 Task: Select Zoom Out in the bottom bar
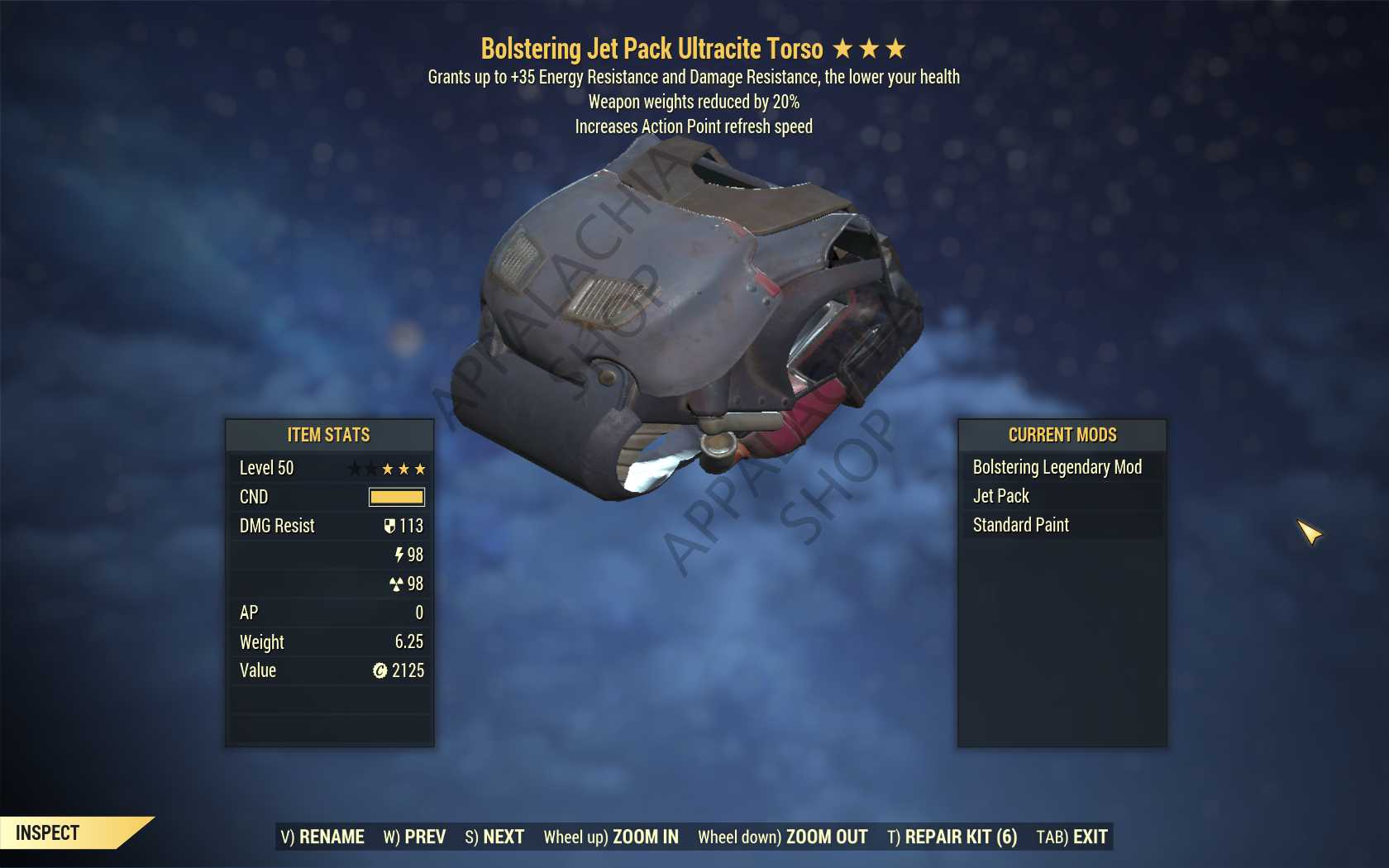pyautogui.click(x=782, y=837)
